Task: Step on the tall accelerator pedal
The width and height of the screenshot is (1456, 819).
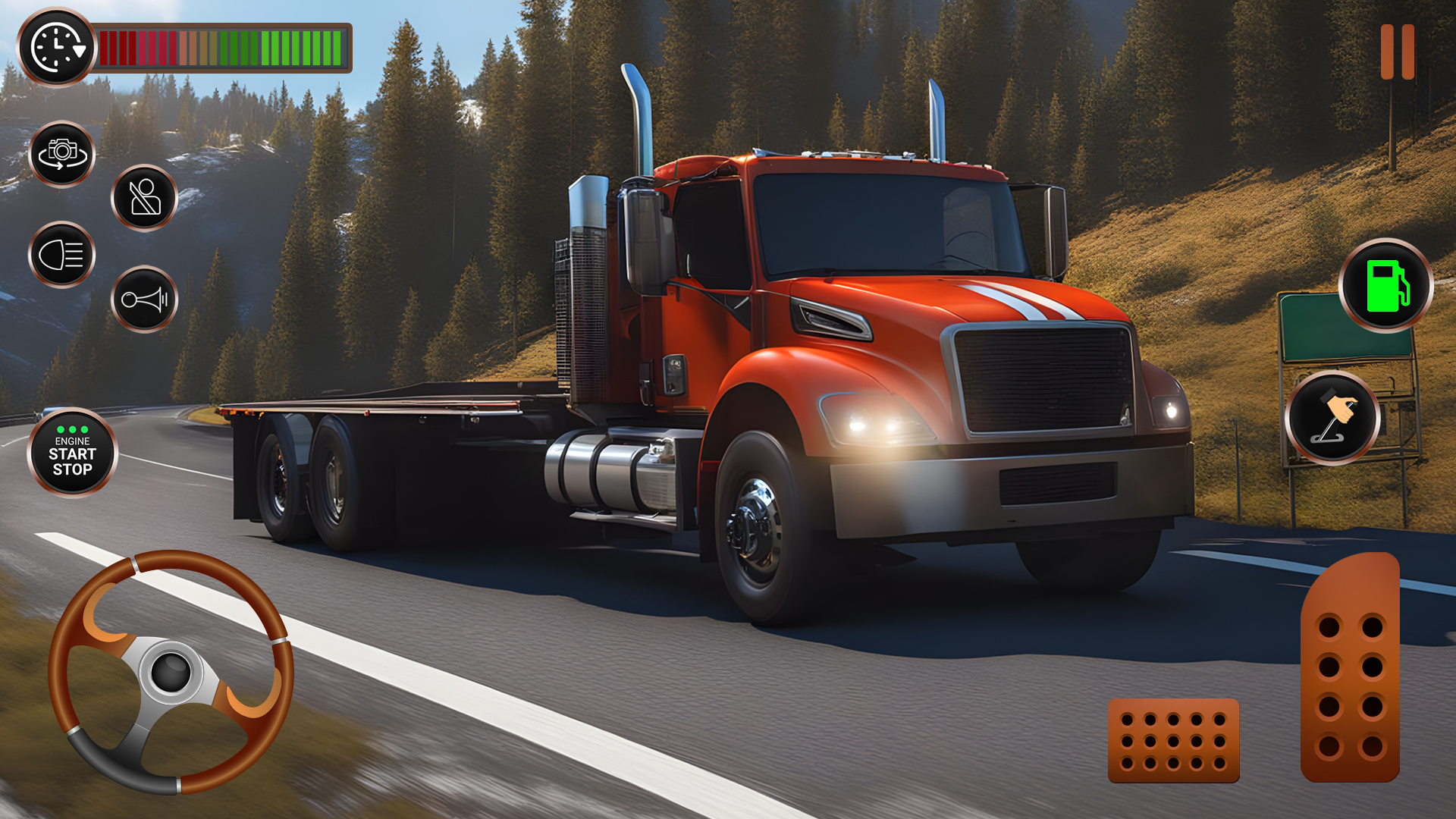Action: point(1350,669)
